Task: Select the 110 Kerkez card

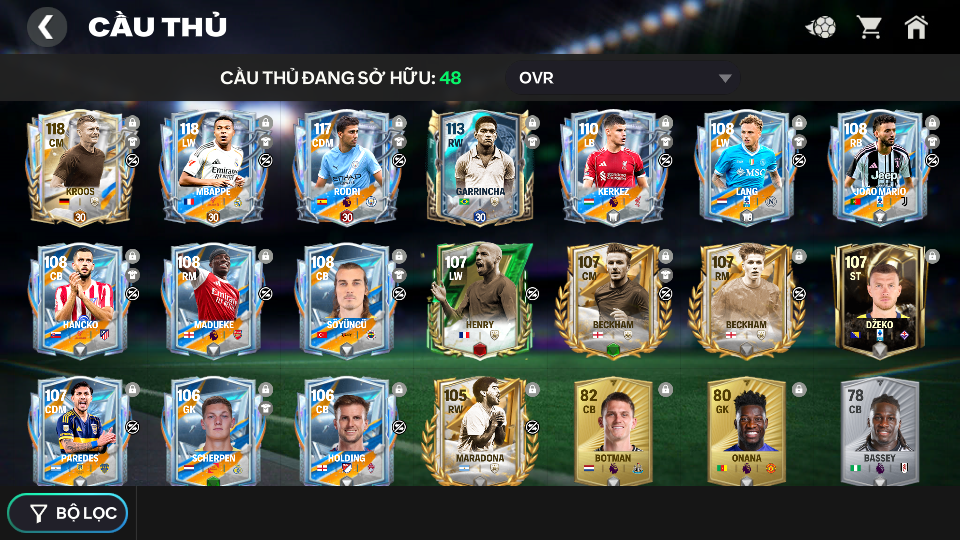Action: click(610, 167)
